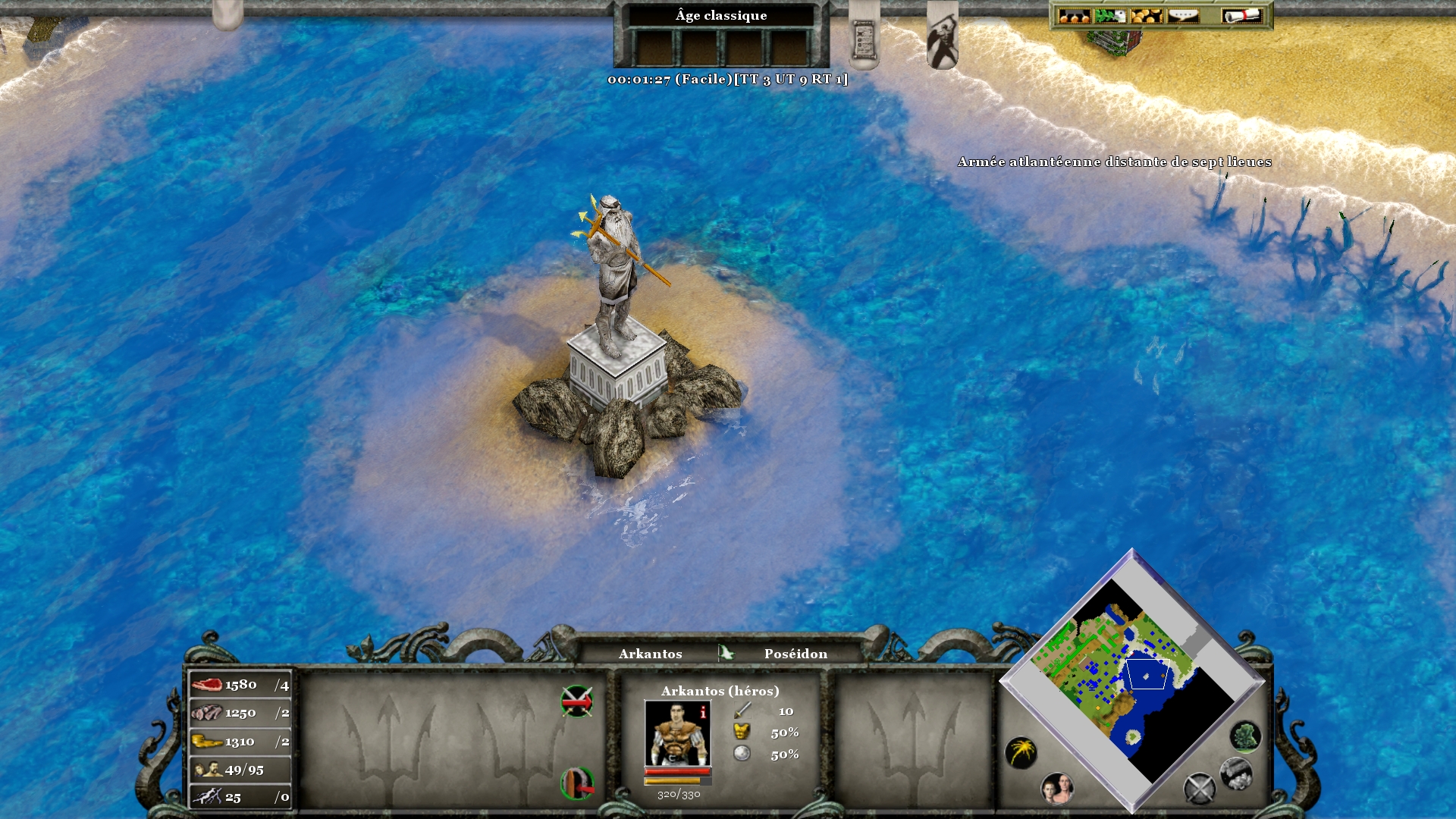Click Arkantos hero portrait
Screen dimensions: 1456x819
(677, 733)
